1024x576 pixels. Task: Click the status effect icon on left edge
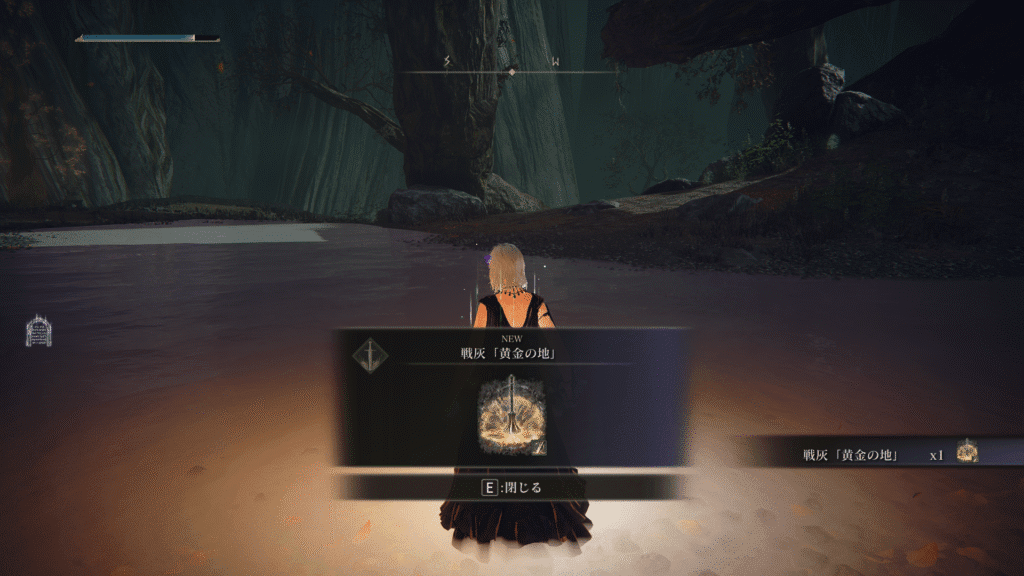point(38,332)
